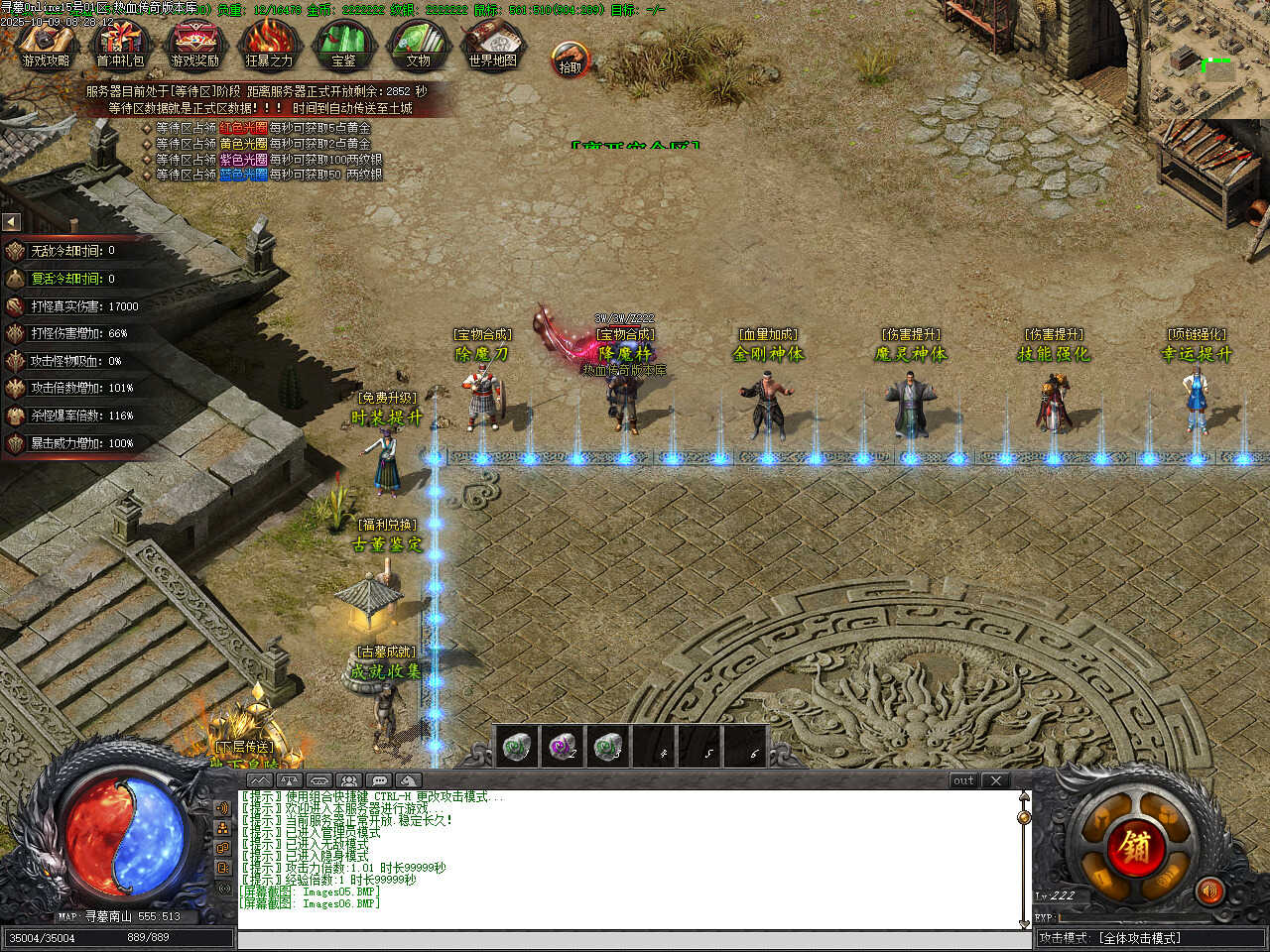Open the 首冲礼包 first-recharge gift pack
The width and height of the screenshot is (1270, 952).
(x=120, y=45)
